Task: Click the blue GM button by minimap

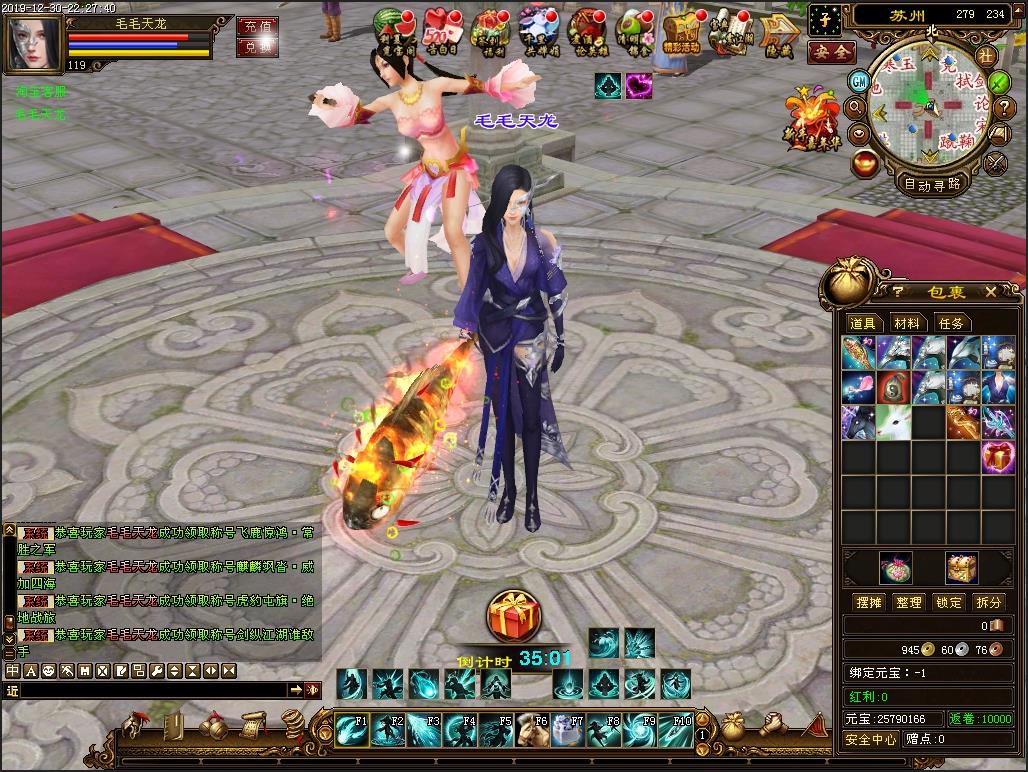Action: pos(858,80)
